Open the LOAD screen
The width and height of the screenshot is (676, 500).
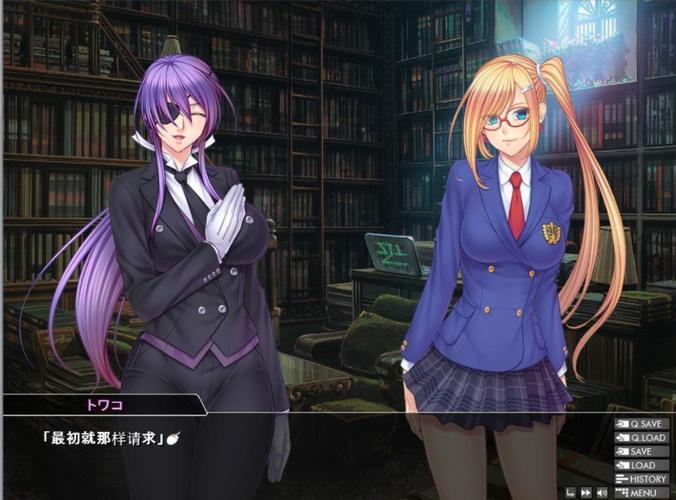641,465
